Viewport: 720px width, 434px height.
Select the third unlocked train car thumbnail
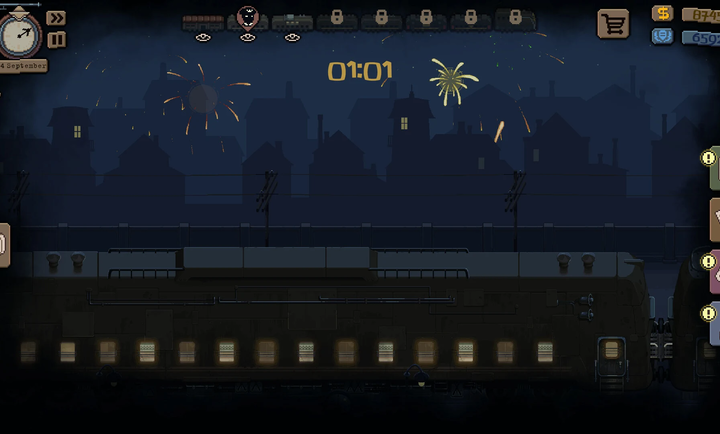(292, 21)
